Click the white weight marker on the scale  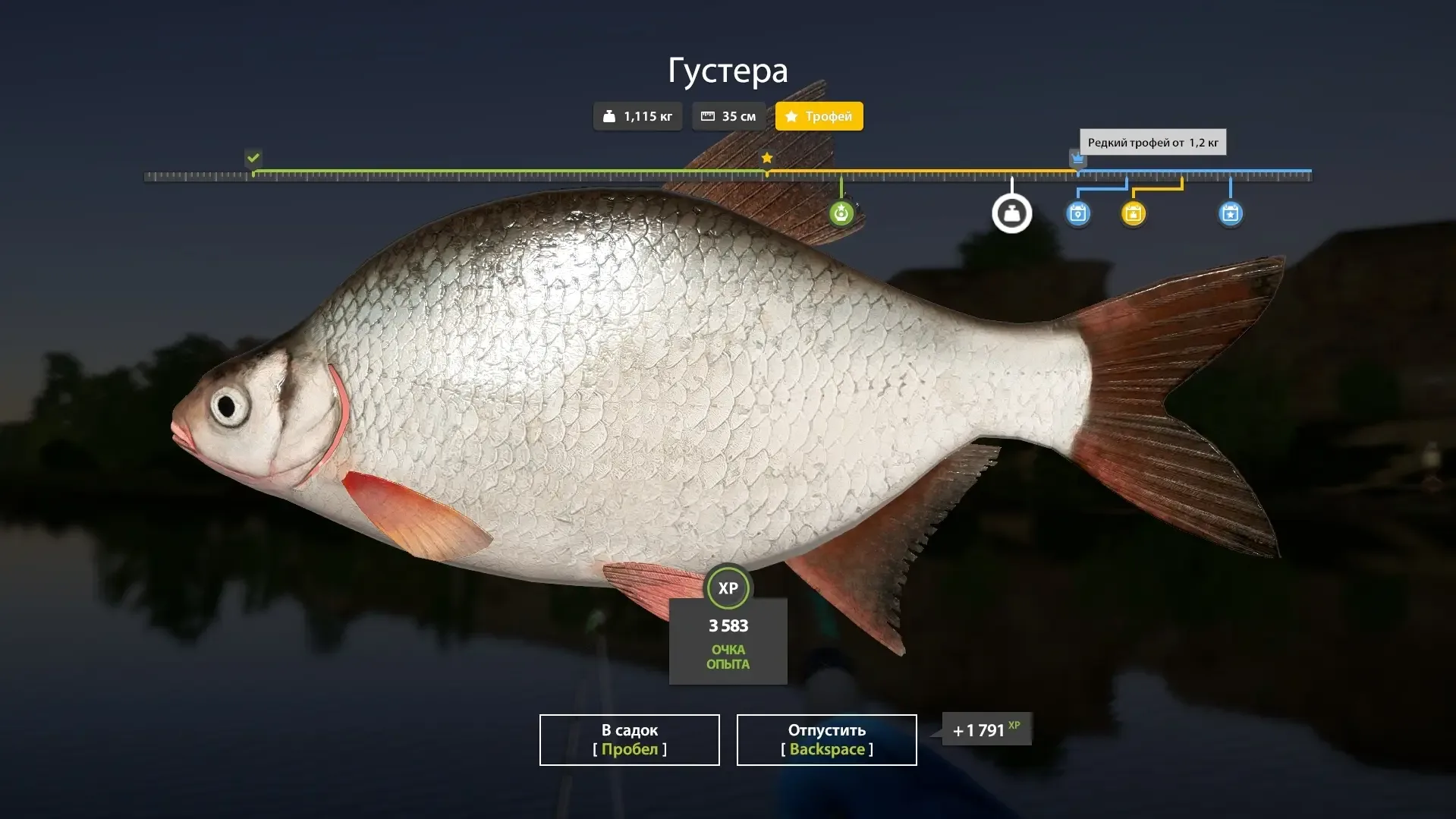click(1011, 214)
